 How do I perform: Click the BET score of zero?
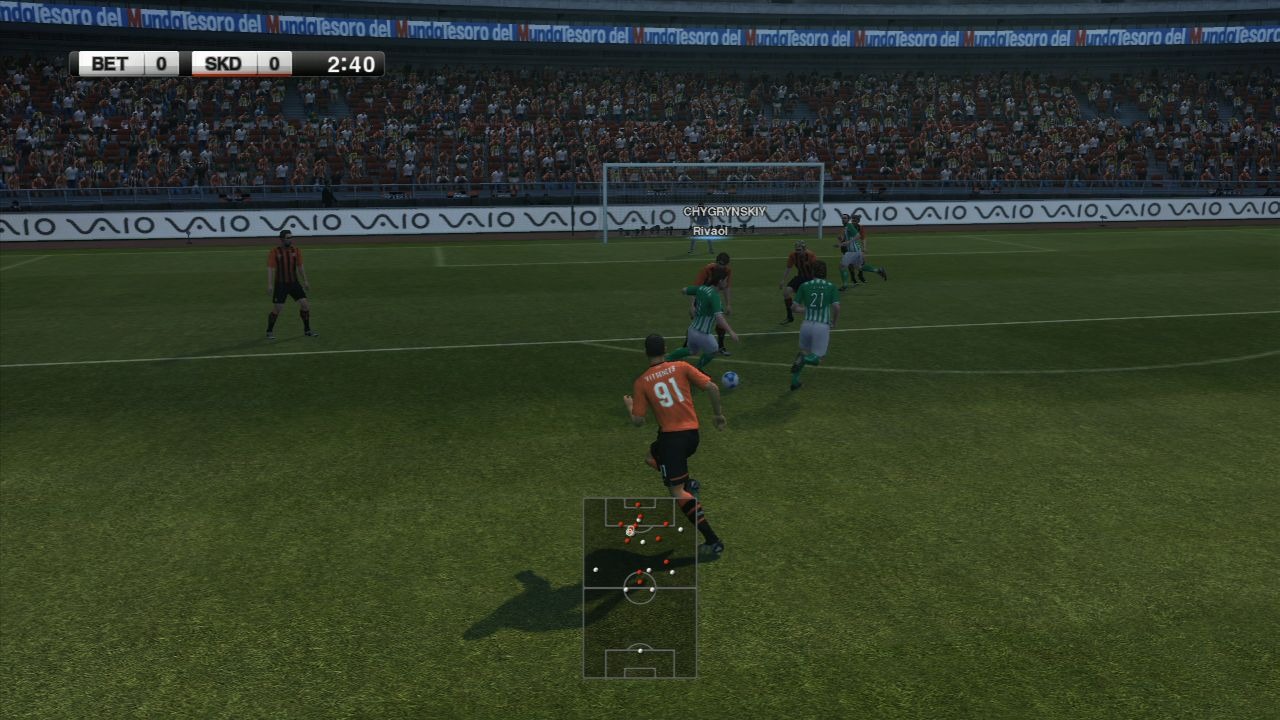[x=158, y=62]
